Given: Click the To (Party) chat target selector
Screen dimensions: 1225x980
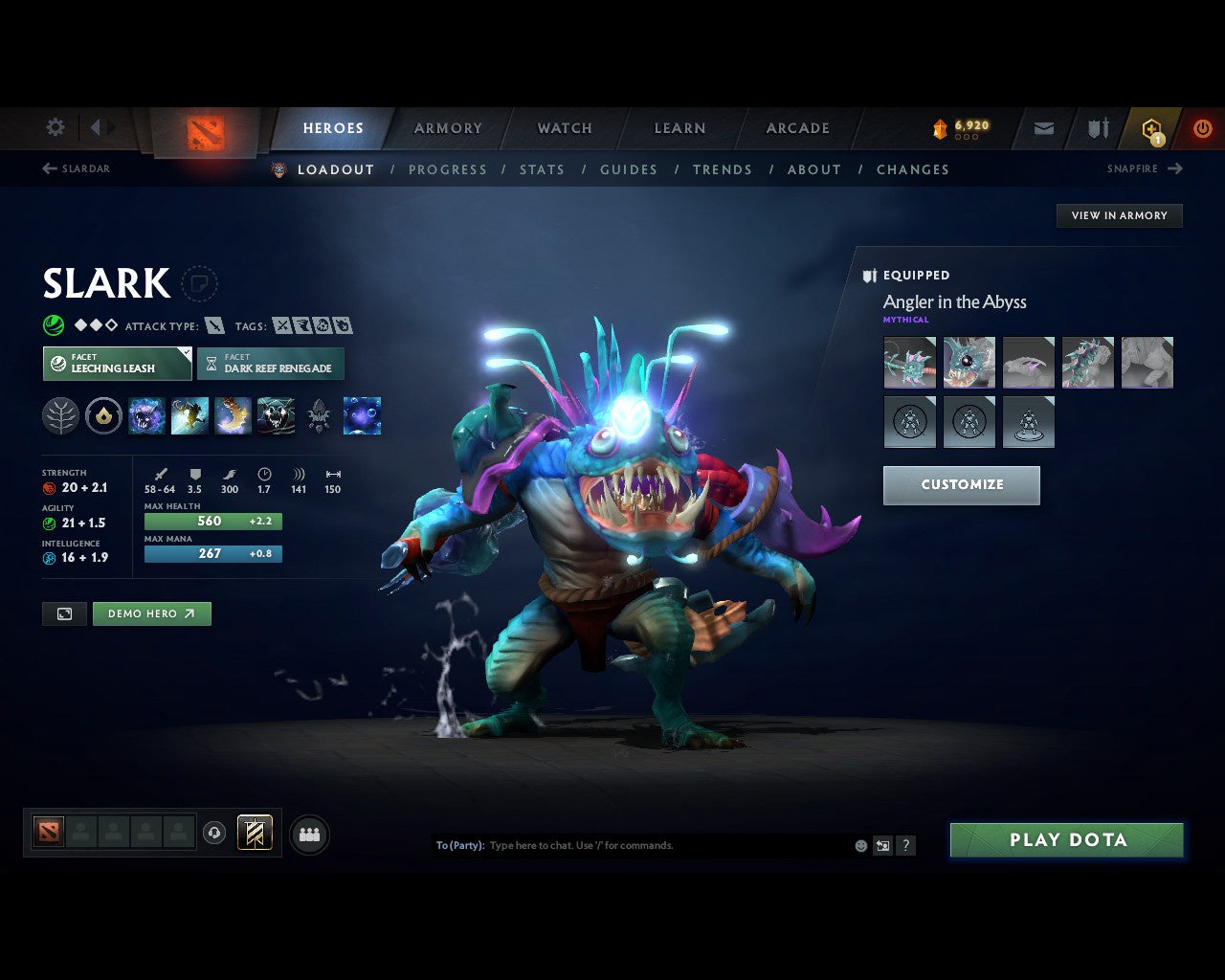Looking at the screenshot, I should (460, 845).
